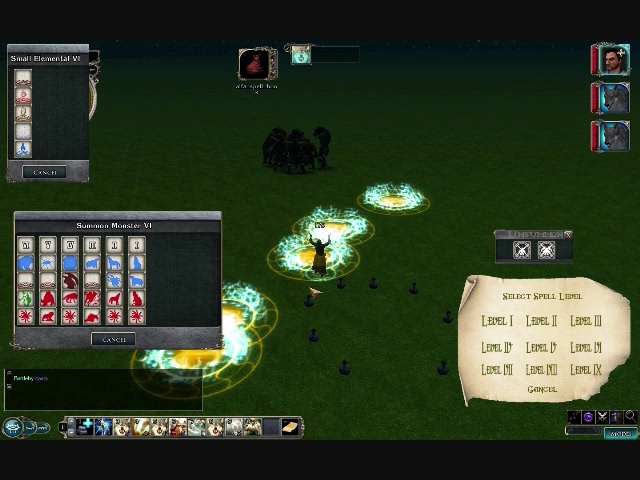This screenshot has width=640, height=480.
Task: Select the green creature summon icon
Action: tap(26, 298)
